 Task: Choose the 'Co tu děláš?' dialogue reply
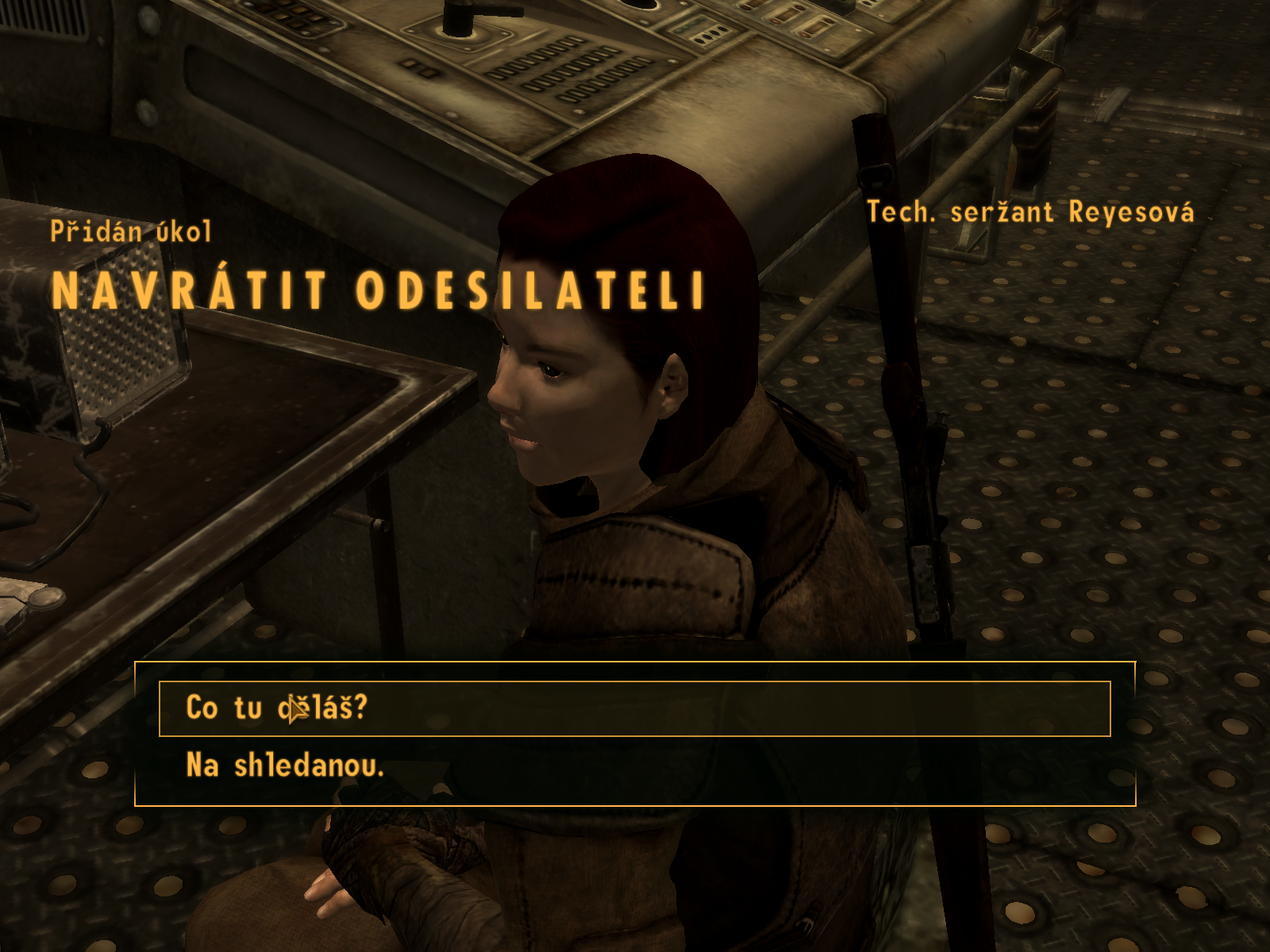point(277,708)
